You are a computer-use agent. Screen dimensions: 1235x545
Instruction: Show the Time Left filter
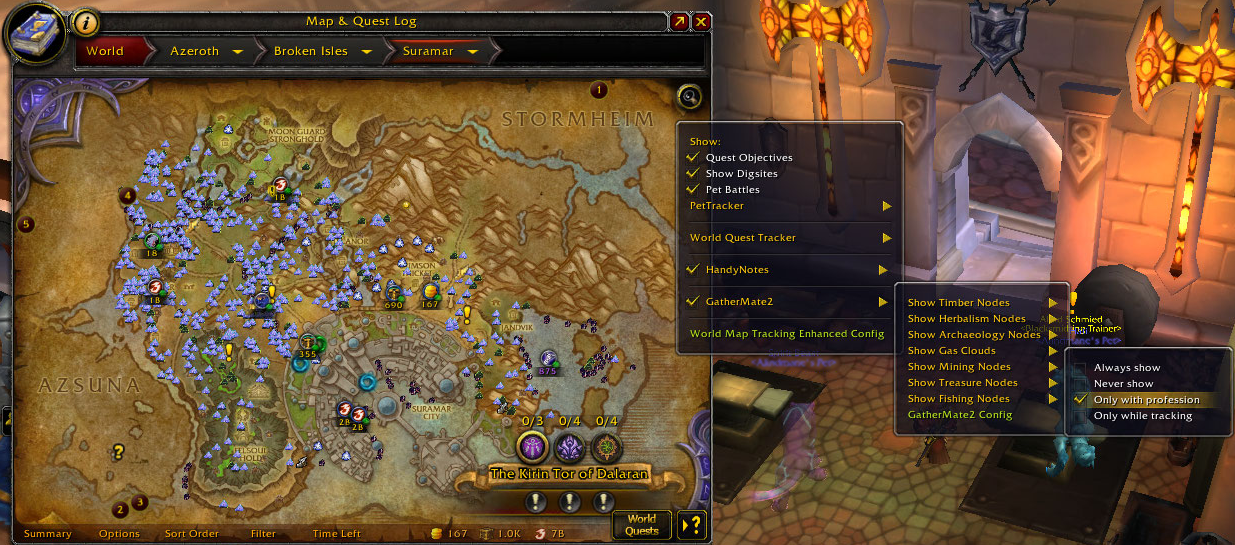click(336, 534)
